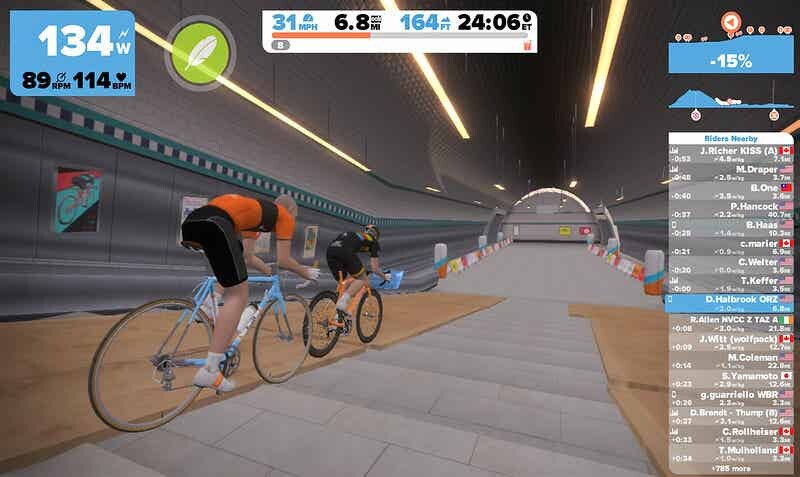The width and height of the screenshot is (800, 477).
Task: Choose R.Allen NVCC Z TAZ A row
Action: click(x=731, y=322)
